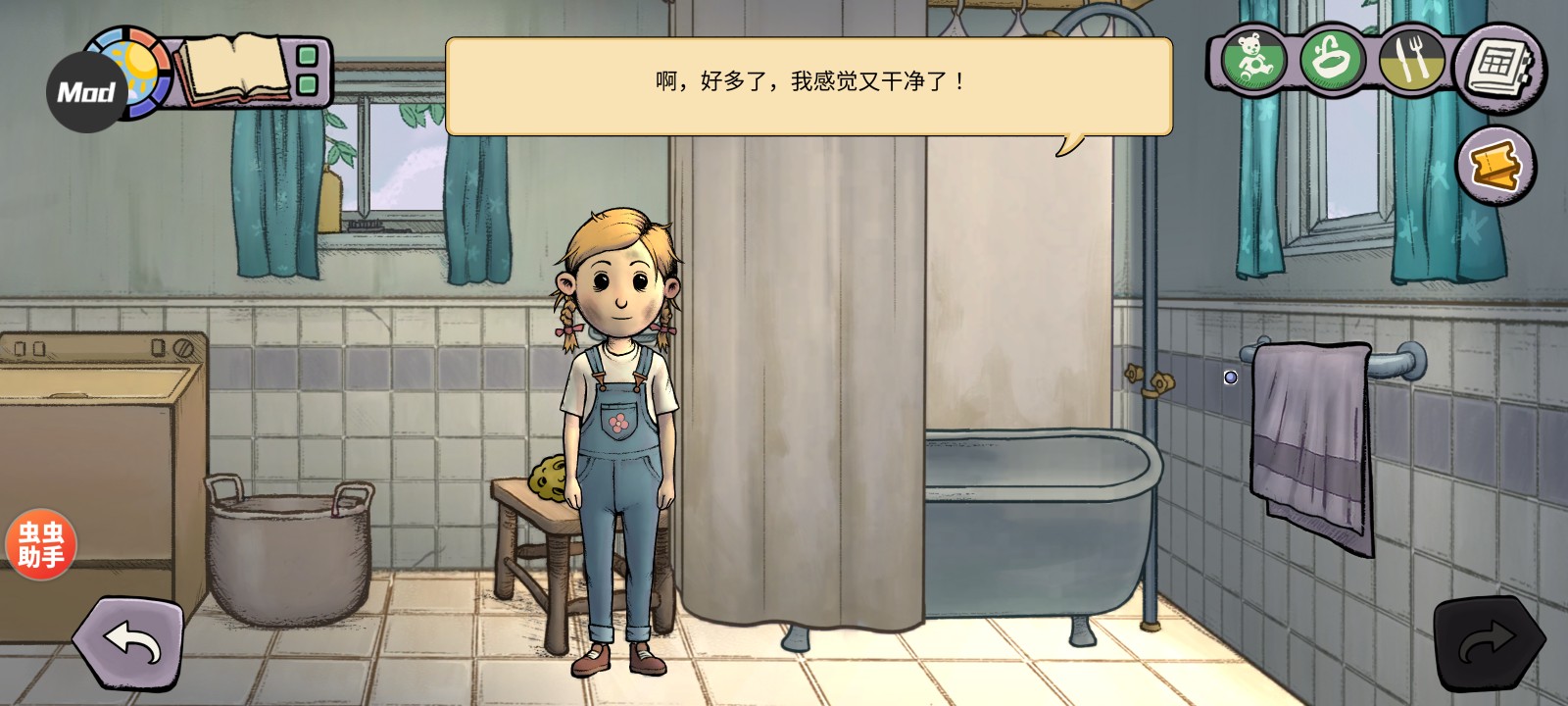This screenshot has width=1568, height=706.
Task: Toggle the lower green square indicator
Action: pyautogui.click(x=307, y=83)
